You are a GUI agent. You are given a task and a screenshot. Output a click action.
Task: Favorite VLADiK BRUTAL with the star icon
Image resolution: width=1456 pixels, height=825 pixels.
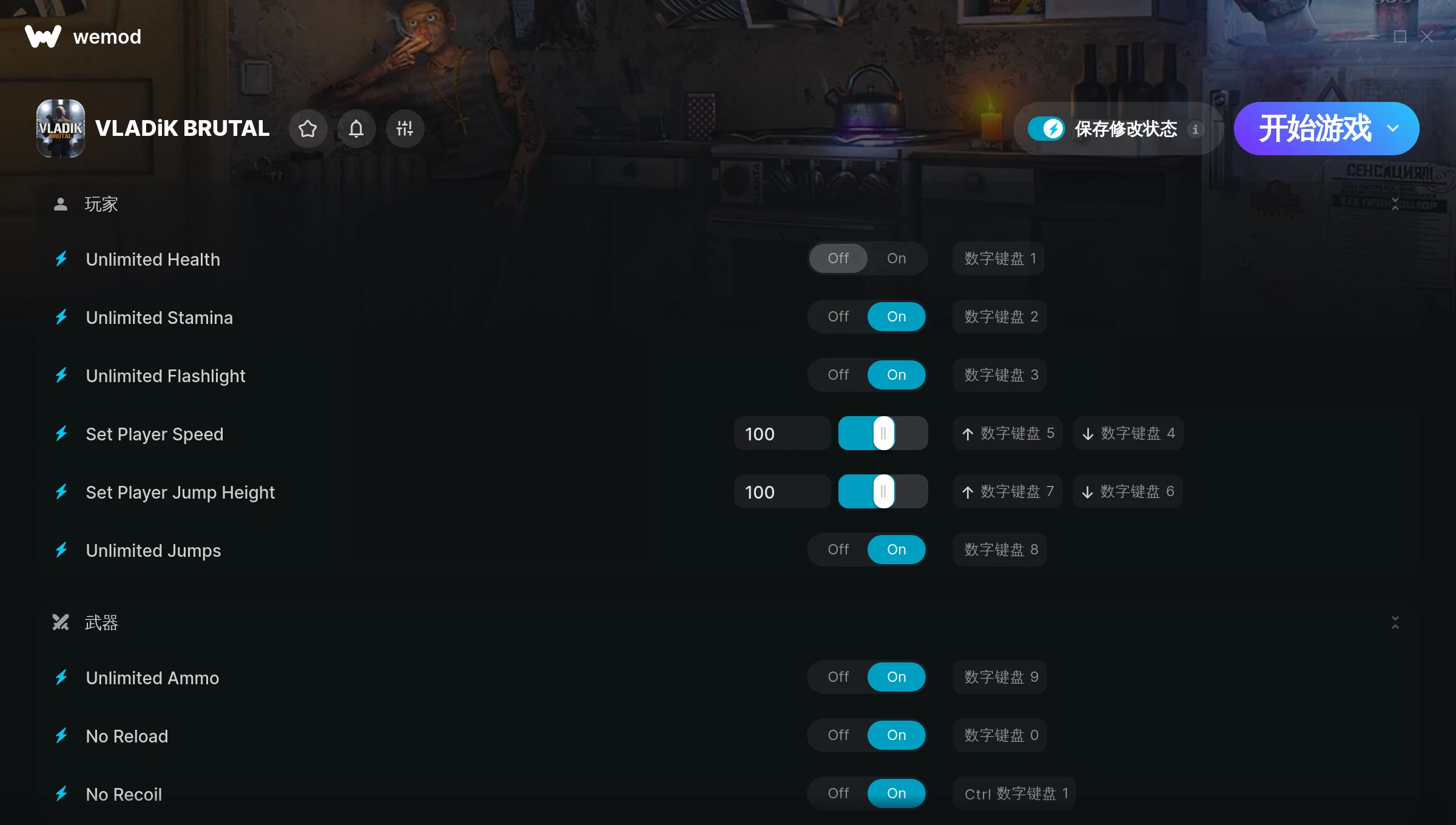tap(308, 129)
